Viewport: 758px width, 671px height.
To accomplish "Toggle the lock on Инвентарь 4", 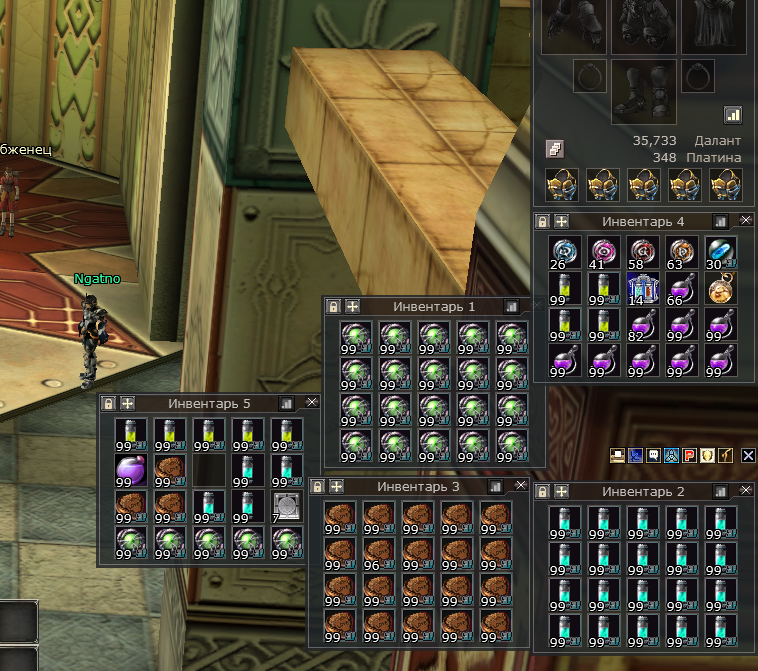I will point(543,221).
